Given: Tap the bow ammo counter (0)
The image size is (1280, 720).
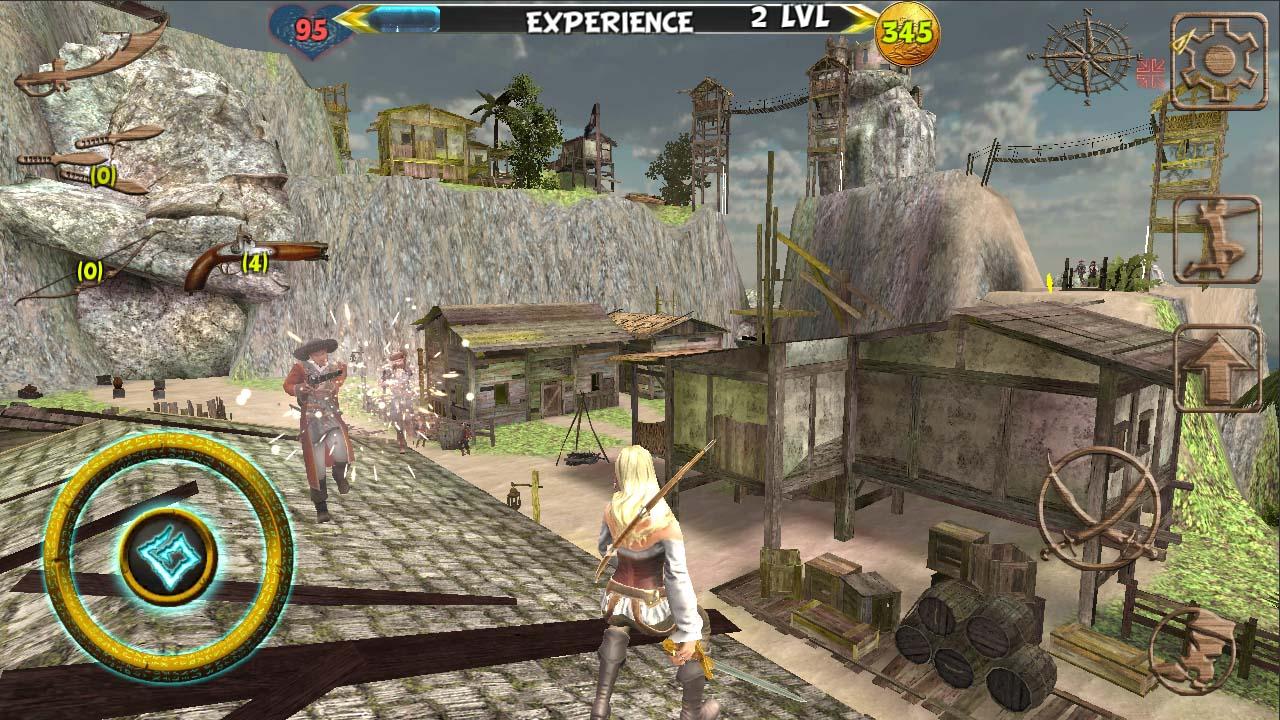Looking at the screenshot, I should pyautogui.click(x=88, y=270).
